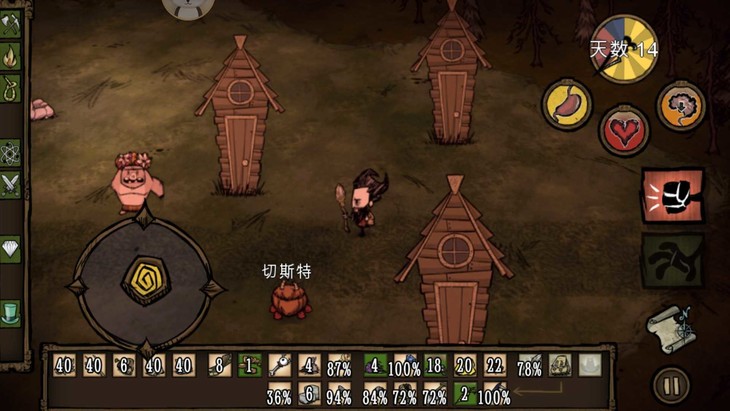The width and height of the screenshot is (730, 411).
Task: Select the inventory slot showing 87%
Action: (x=339, y=366)
